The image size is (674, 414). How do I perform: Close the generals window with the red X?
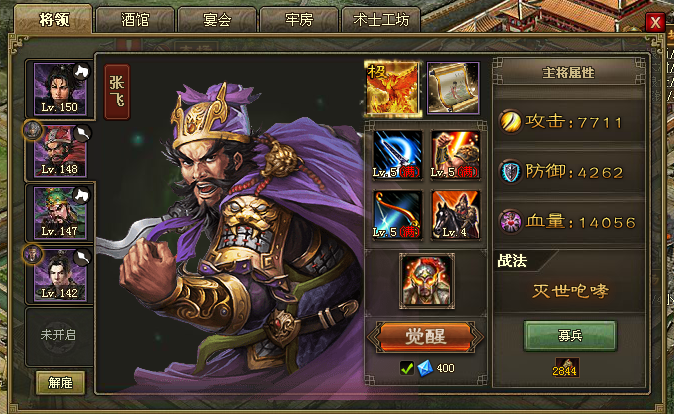[655, 21]
